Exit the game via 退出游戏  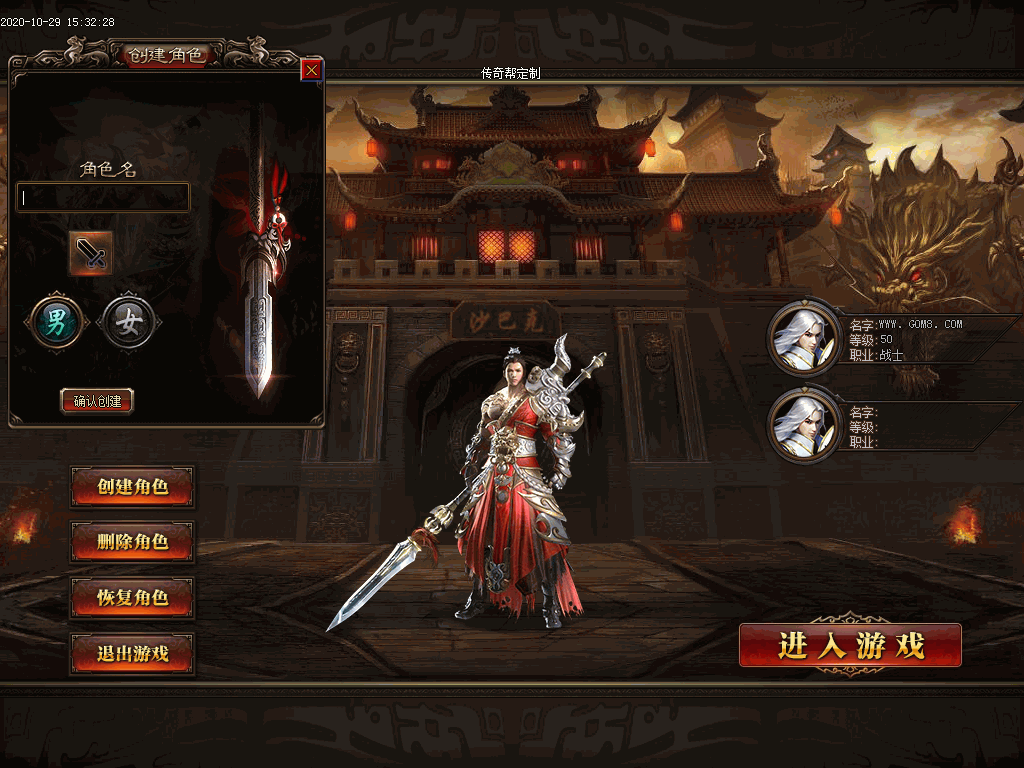click(x=132, y=654)
